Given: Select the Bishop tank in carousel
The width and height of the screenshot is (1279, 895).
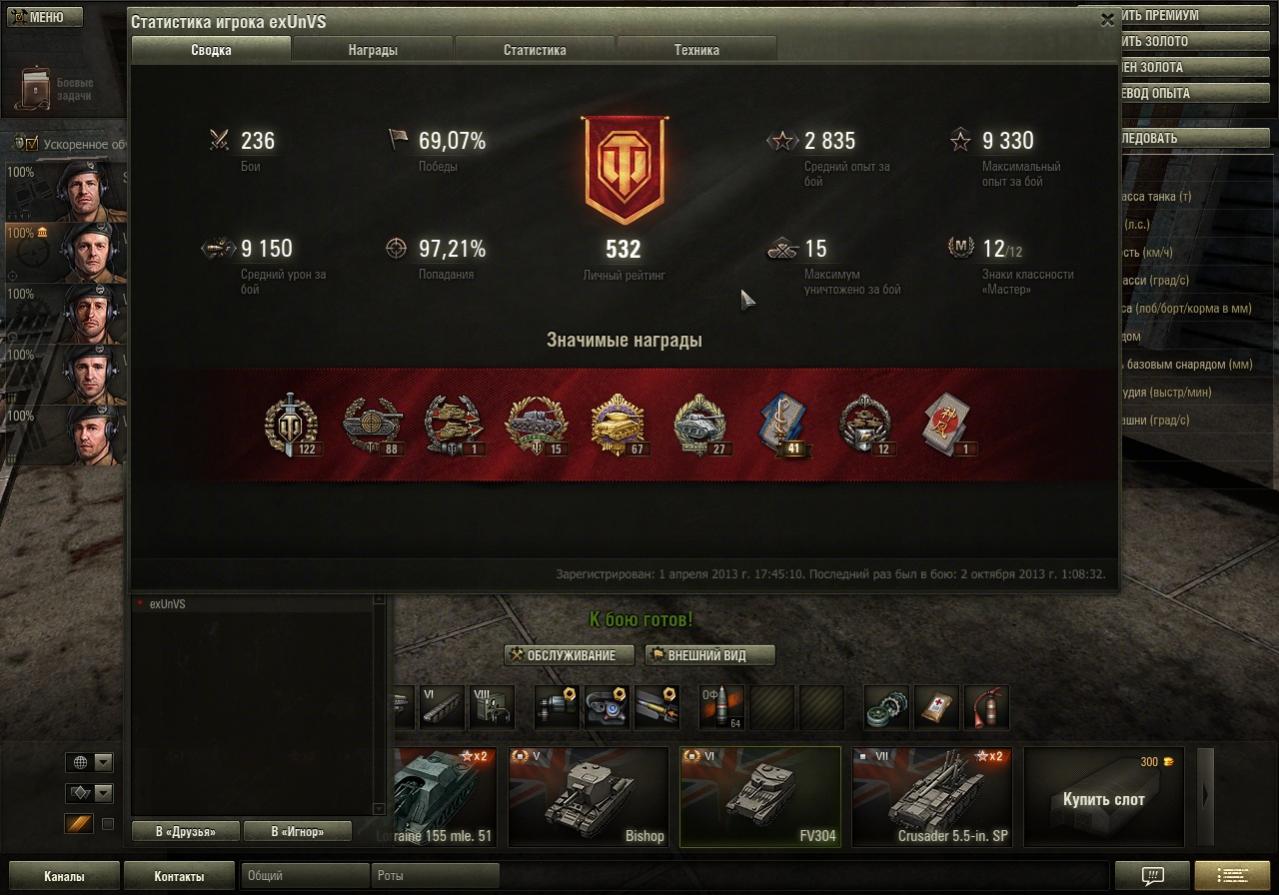Looking at the screenshot, I should pos(588,797).
